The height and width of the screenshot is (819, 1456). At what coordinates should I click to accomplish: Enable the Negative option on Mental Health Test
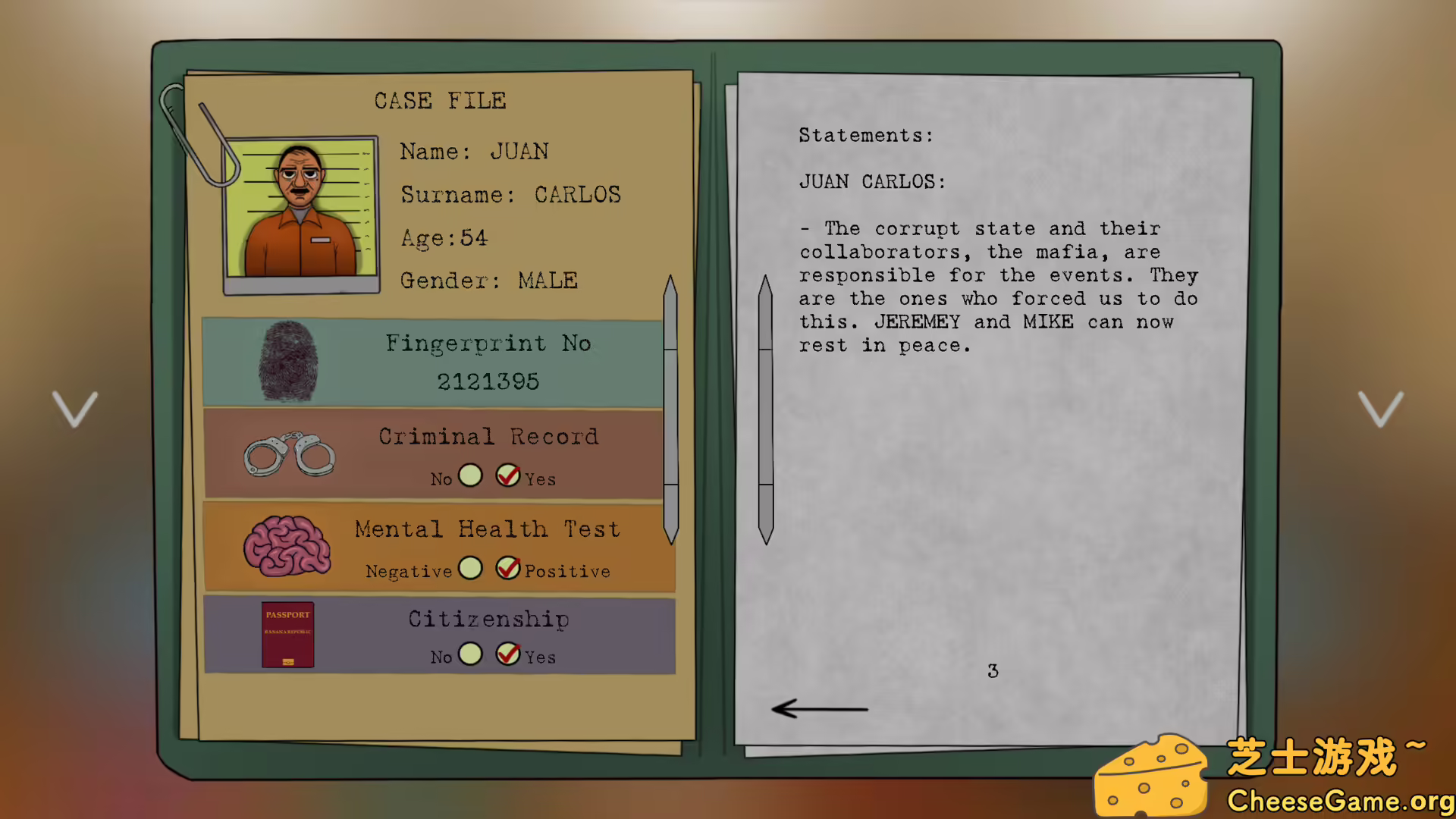click(x=470, y=569)
